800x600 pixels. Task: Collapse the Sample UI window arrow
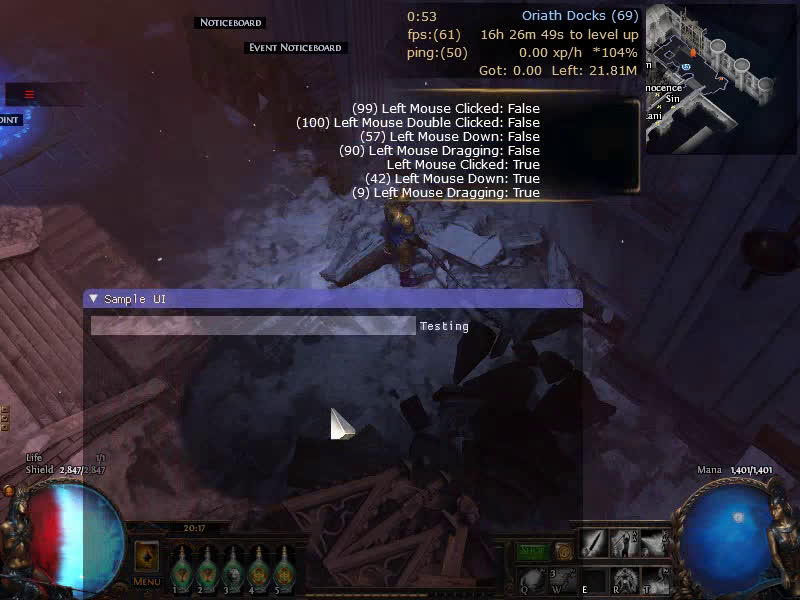pyautogui.click(x=93, y=299)
